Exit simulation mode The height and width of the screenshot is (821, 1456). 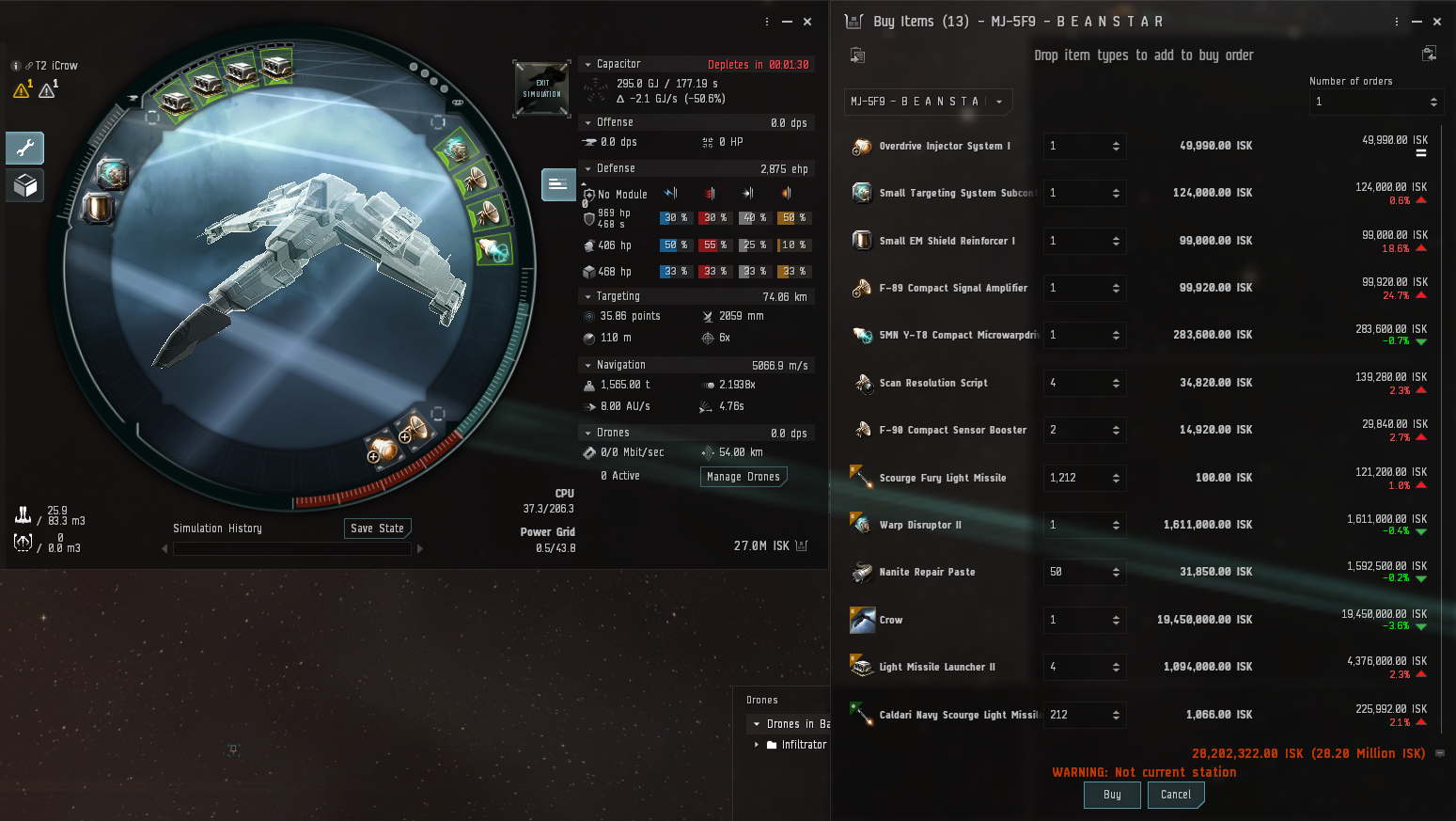click(x=541, y=89)
